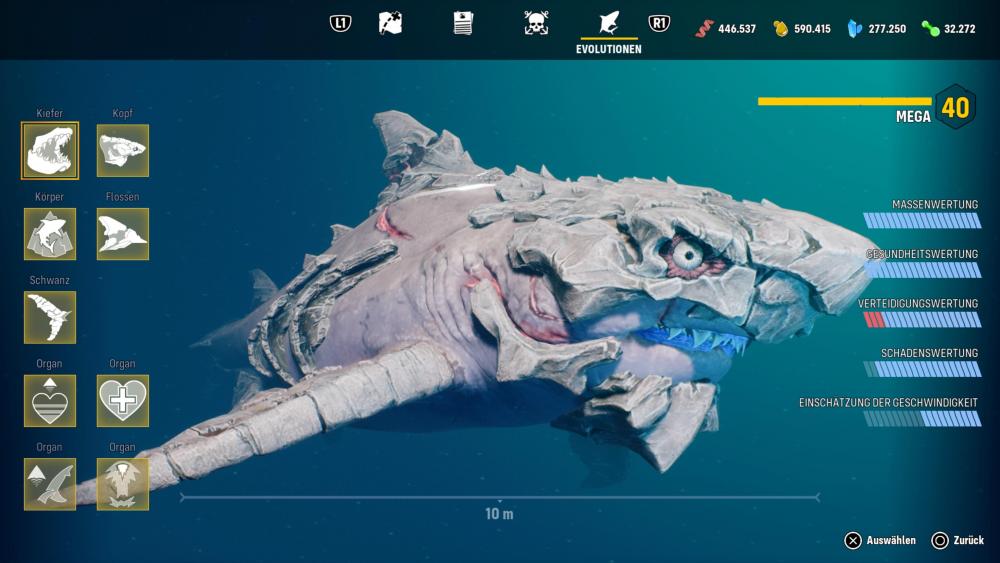Open the fin with arrow organ slot

pyautogui.click(x=50, y=484)
